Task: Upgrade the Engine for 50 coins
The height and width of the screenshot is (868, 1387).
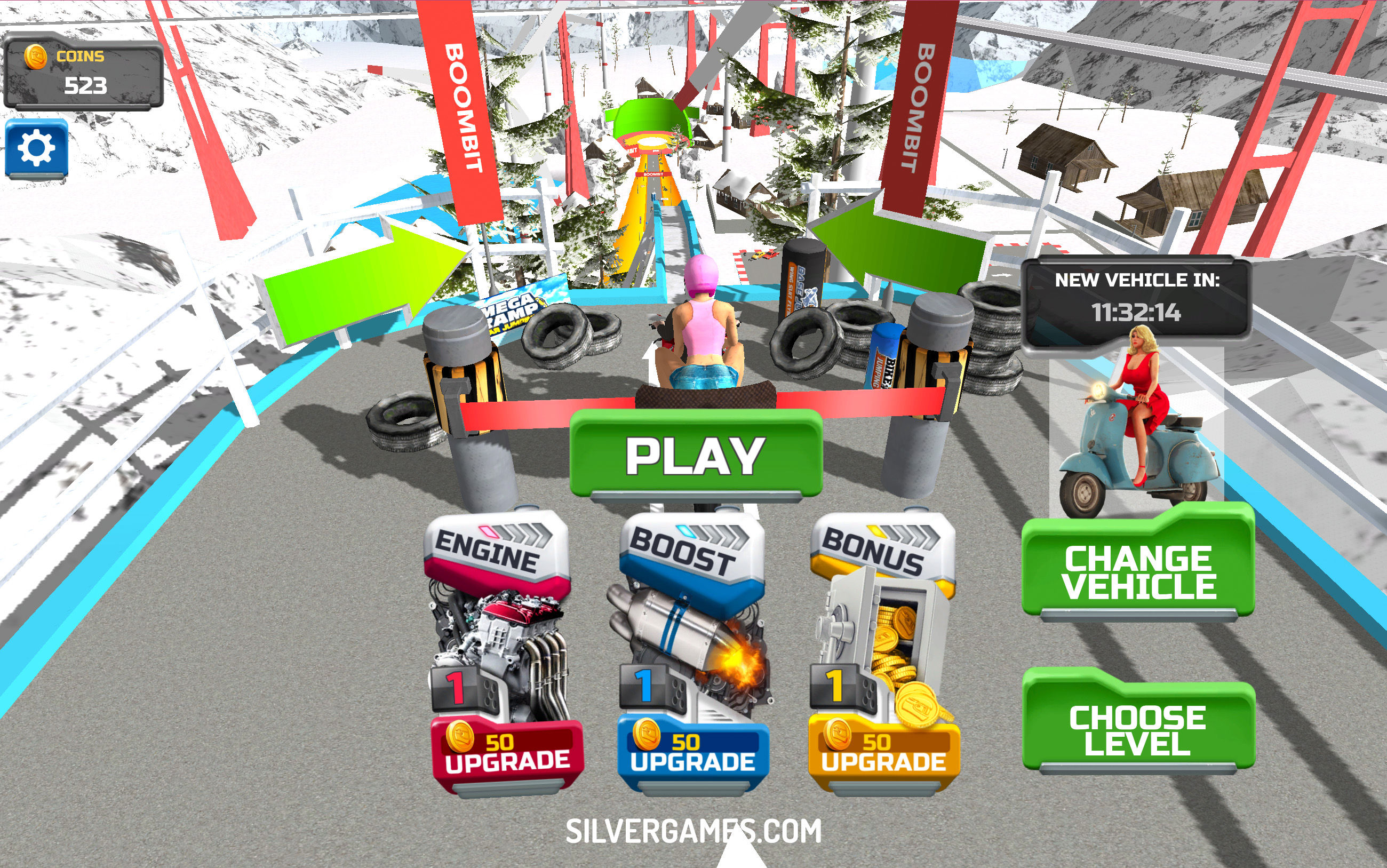Action: tap(507, 754)
